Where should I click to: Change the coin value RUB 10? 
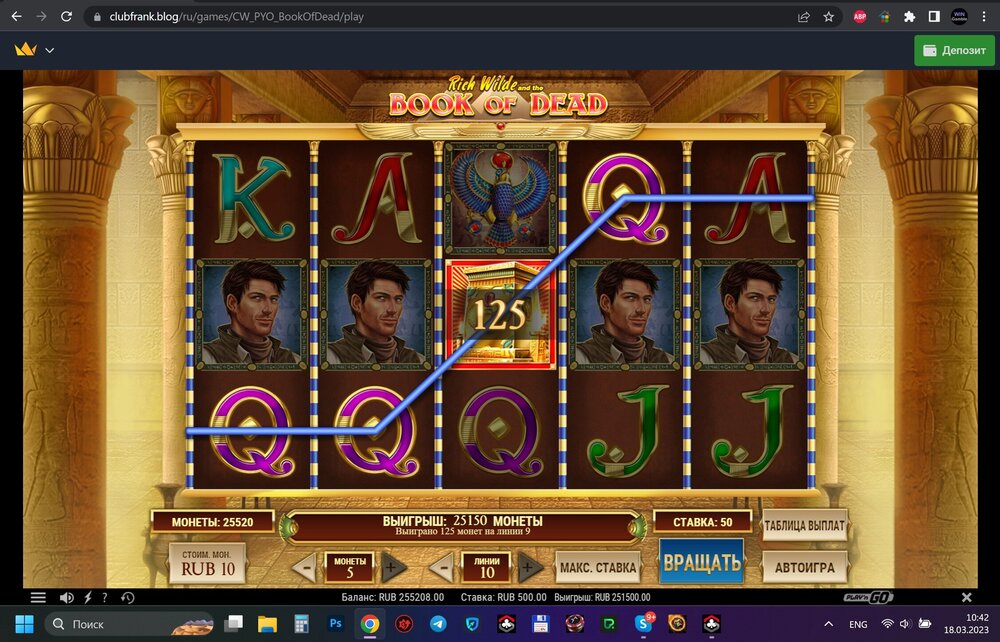(207, 565)
